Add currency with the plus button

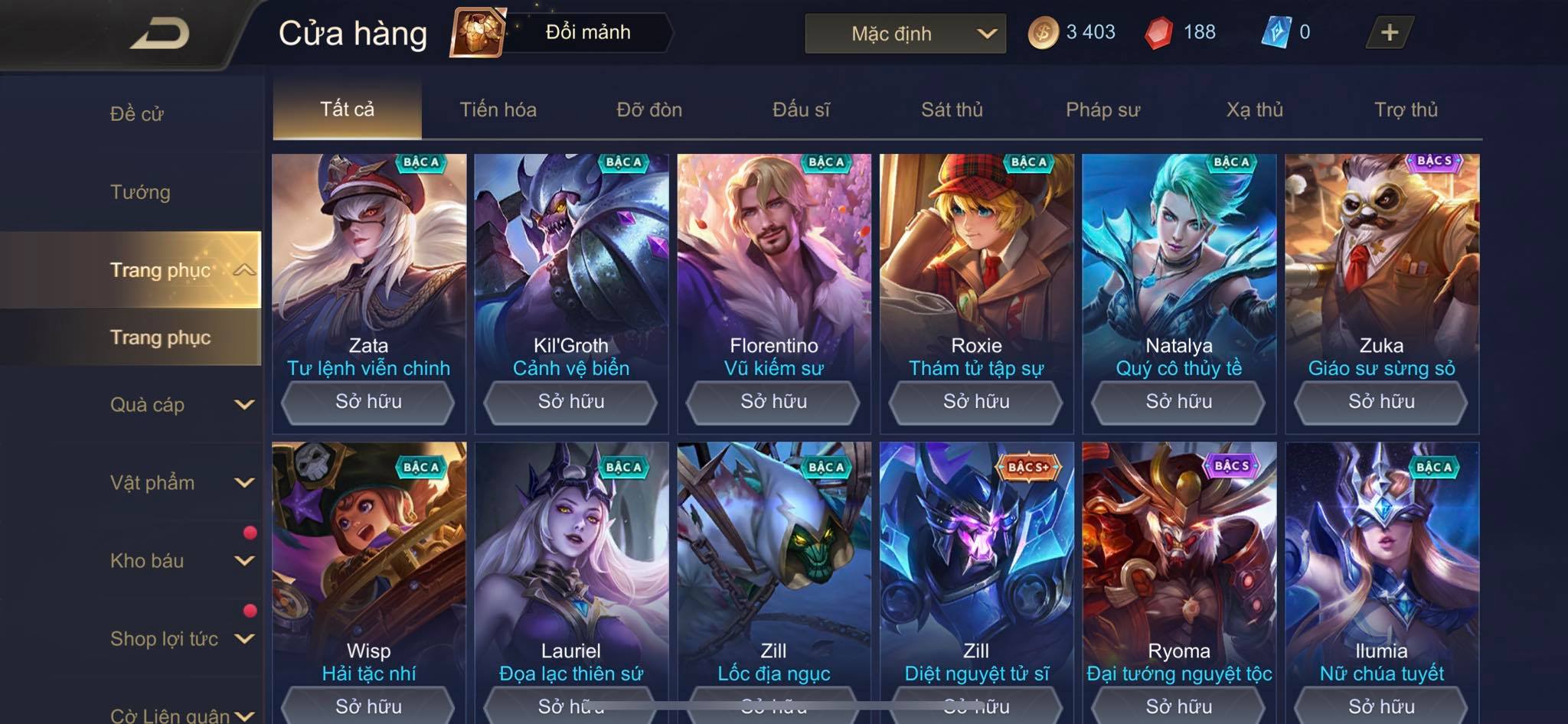coord(1389,33)
